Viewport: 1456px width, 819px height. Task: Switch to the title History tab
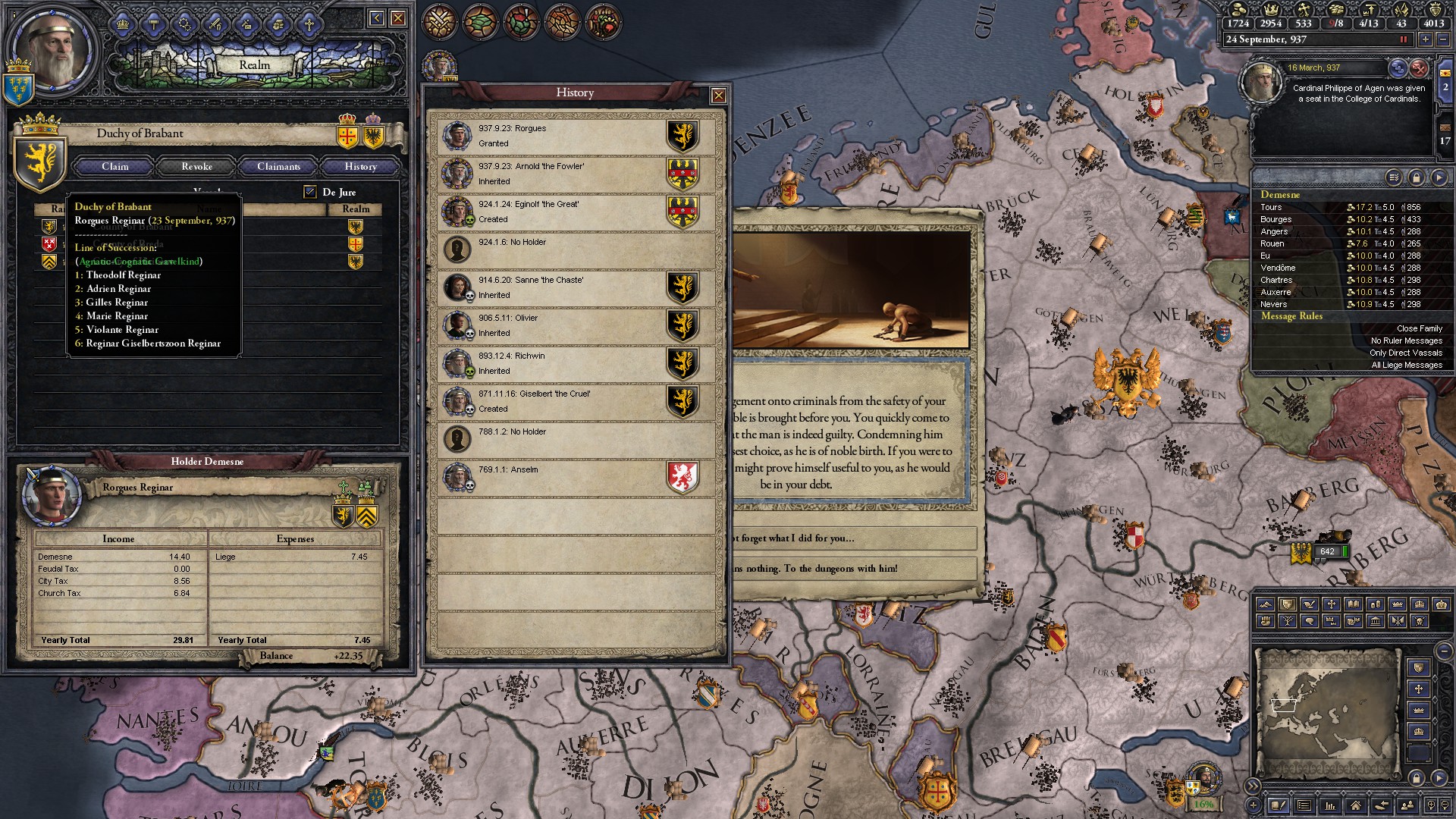point(360,166)
